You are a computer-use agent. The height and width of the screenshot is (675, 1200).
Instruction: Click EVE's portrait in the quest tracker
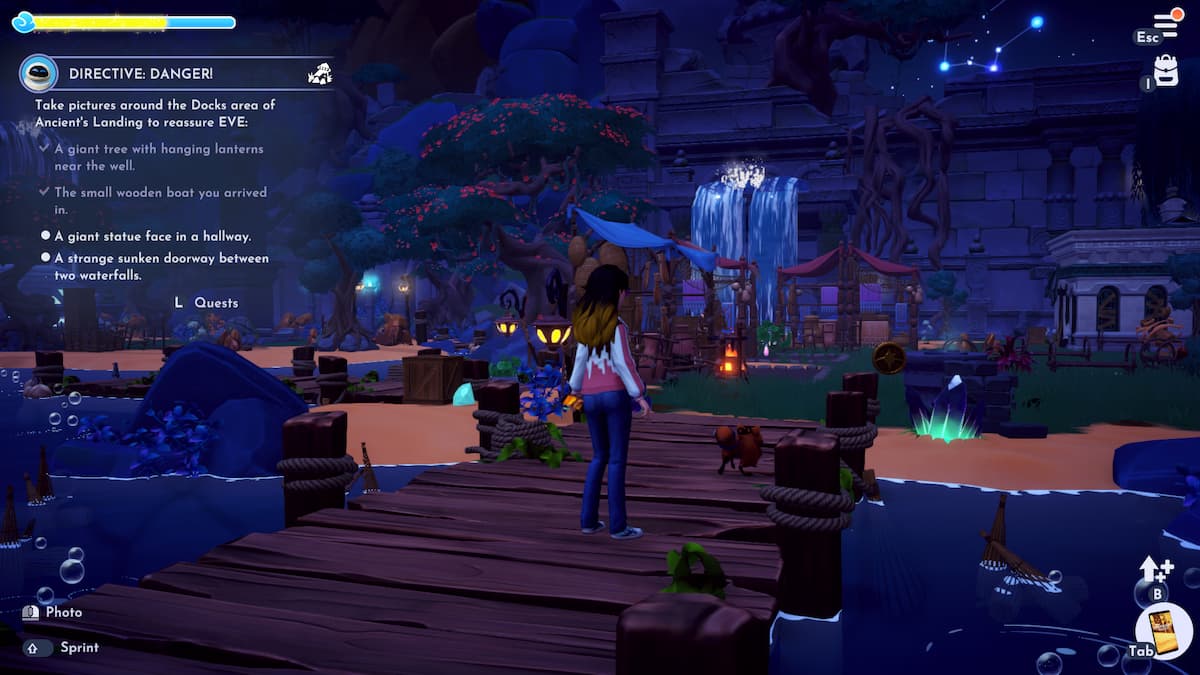38,73
